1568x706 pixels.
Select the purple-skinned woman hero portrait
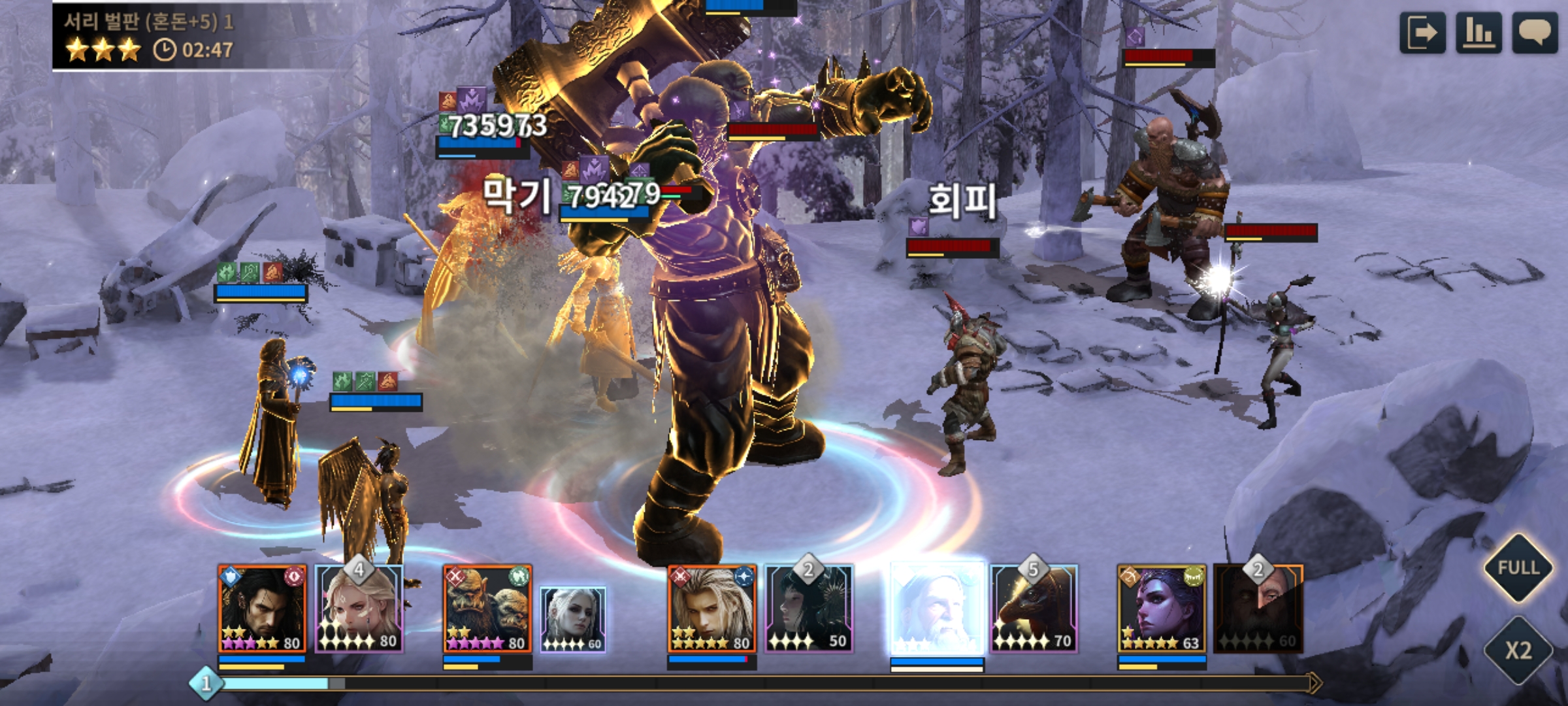click(1162, 609)
